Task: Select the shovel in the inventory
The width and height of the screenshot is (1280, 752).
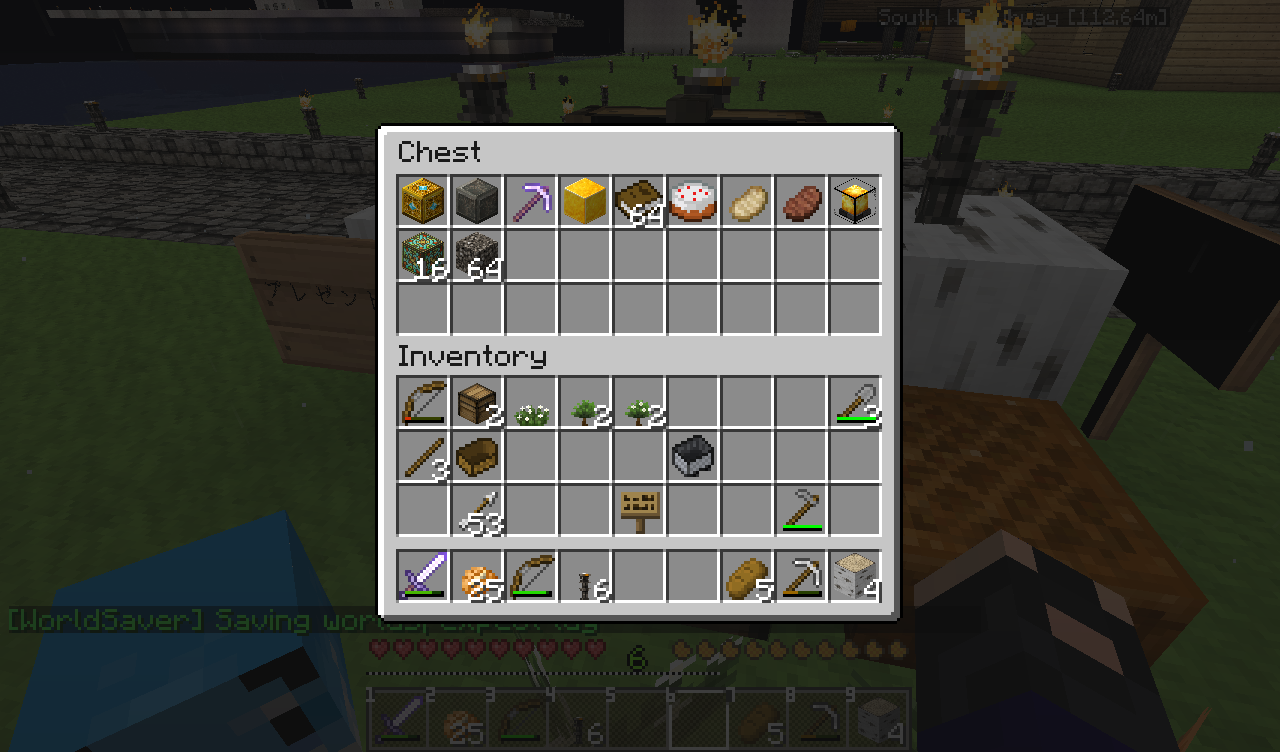Action: (855, 402)
